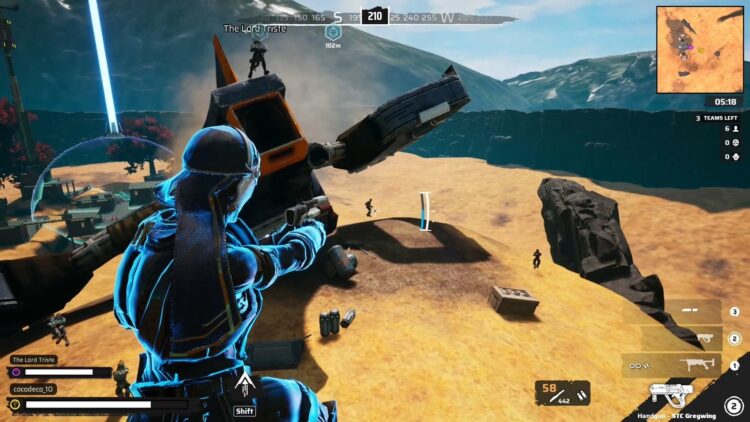Activate the jetpack boost ability icon

coord(244,385)
